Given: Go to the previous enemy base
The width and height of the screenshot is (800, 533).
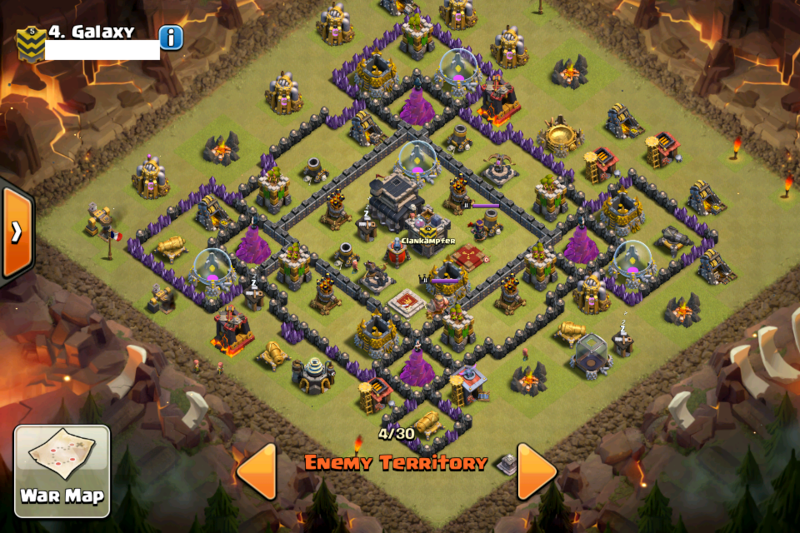Looking at the screenshot, I should [x=256, y=471].
